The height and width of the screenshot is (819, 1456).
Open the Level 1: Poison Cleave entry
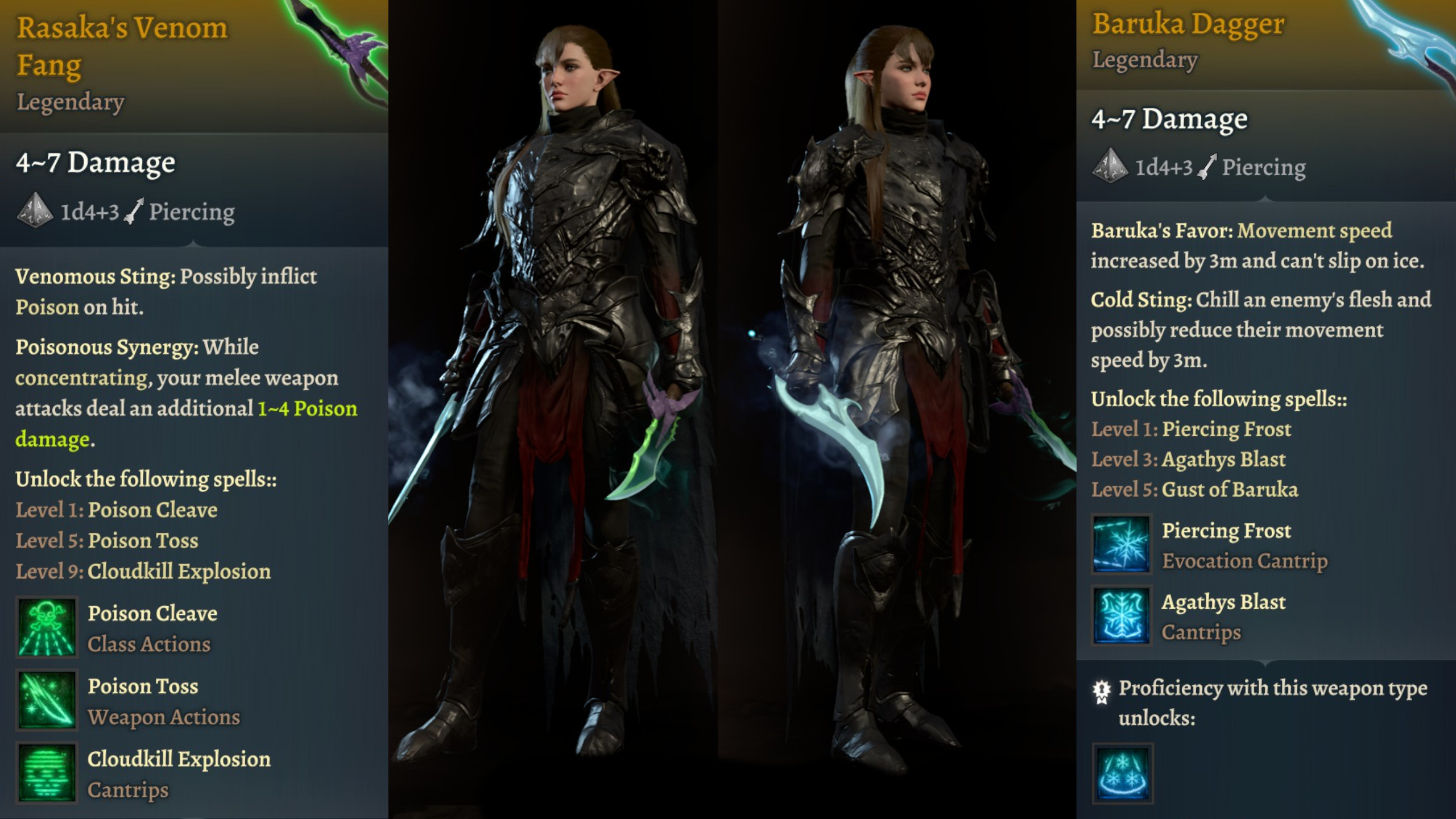(x=117, y=510)
